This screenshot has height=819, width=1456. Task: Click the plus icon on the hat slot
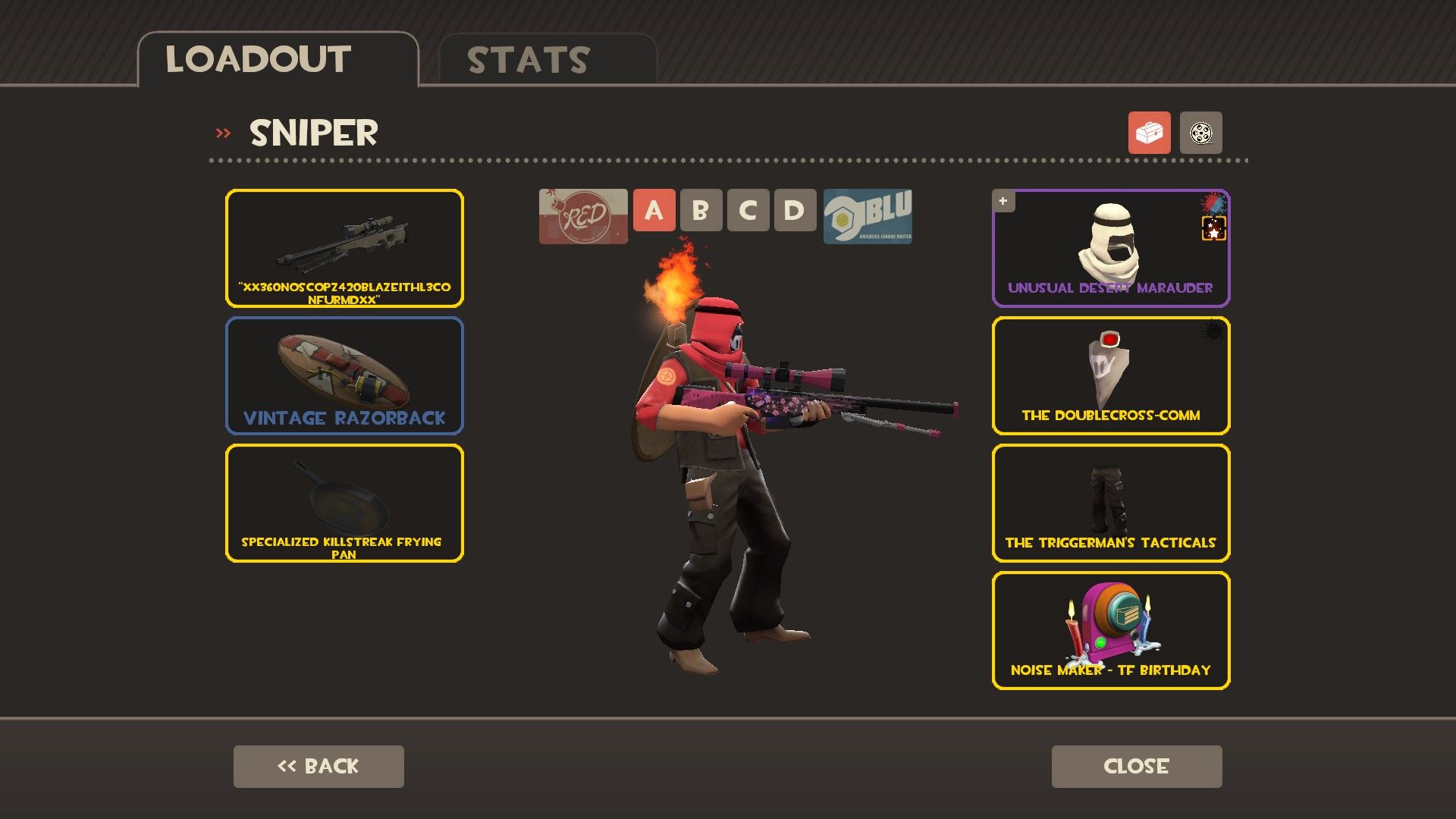point(1003,201)
